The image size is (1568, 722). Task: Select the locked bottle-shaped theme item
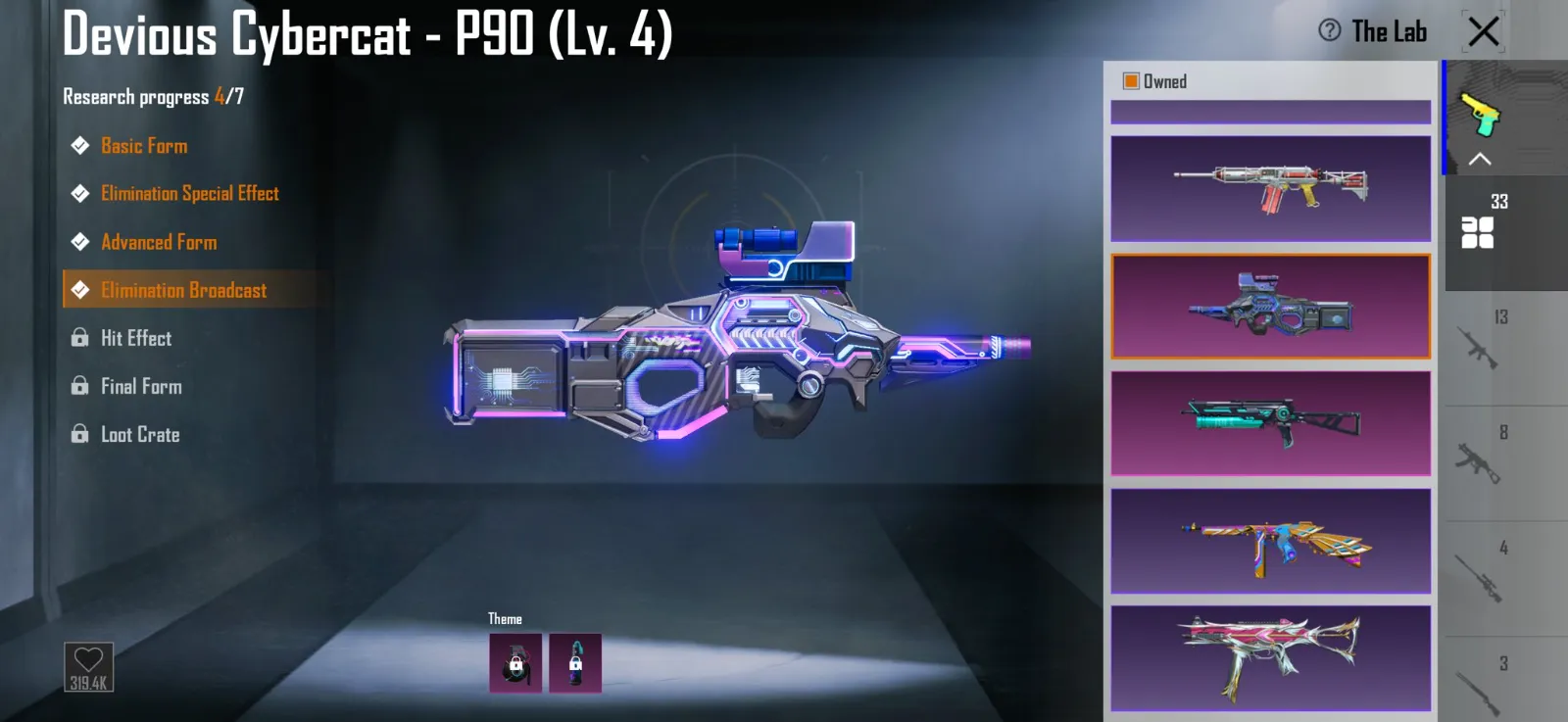575,663
